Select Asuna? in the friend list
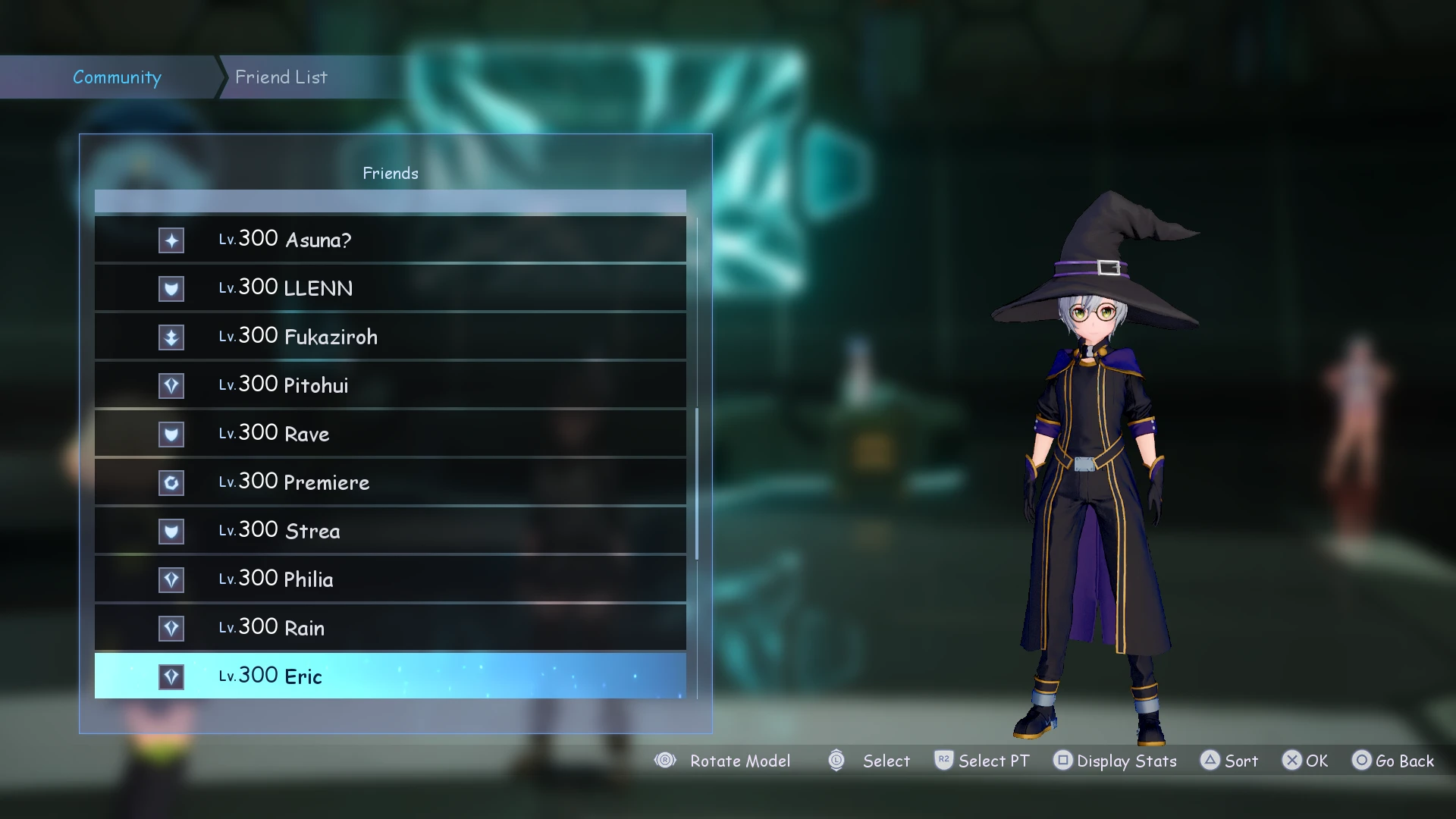The height and width of the screenshot is (819, 1456). 390,240
